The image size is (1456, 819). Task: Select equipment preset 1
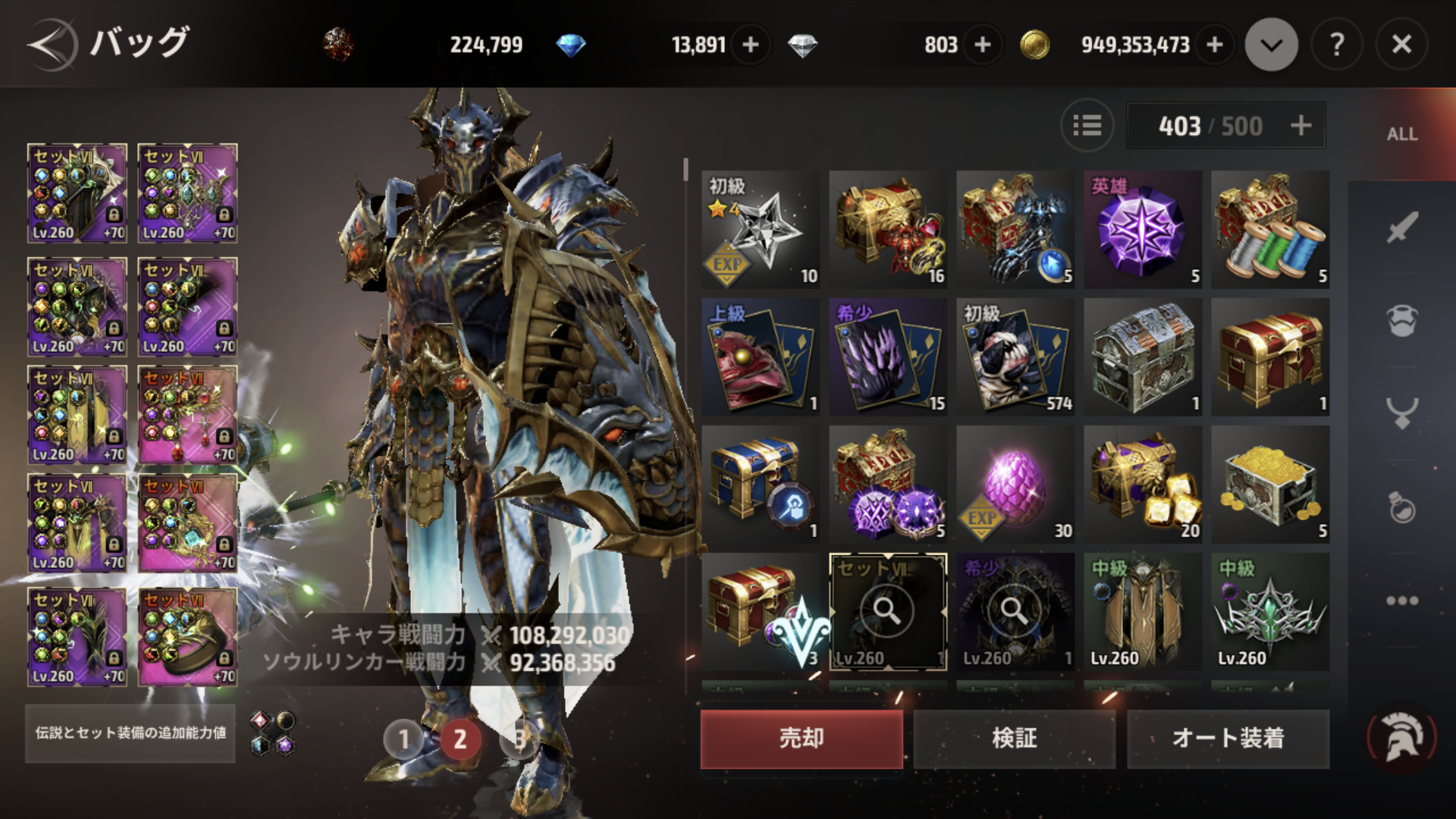point(403,739)
